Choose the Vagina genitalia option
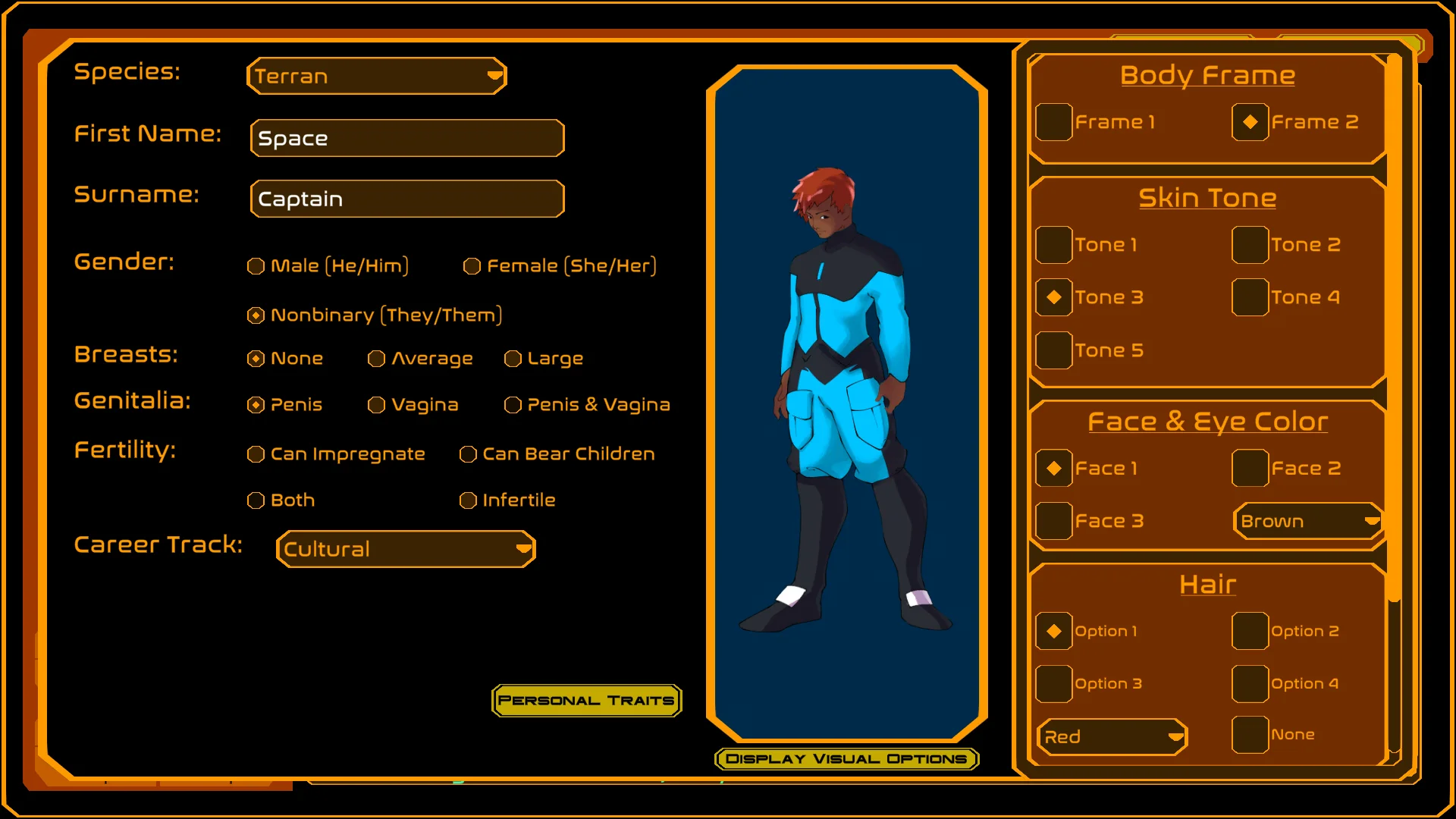 [377, 405]
